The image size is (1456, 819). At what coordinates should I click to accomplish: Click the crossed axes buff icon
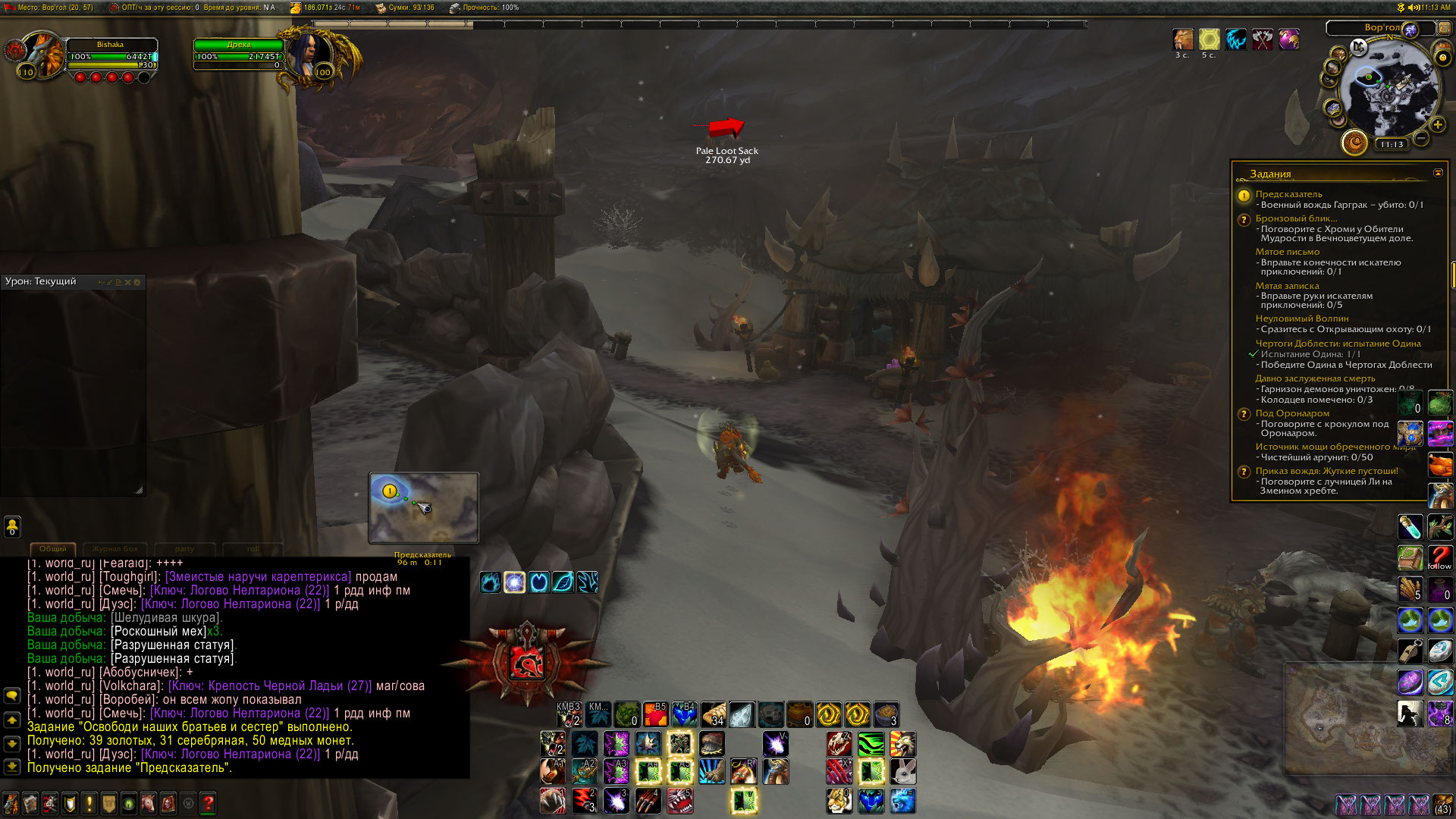coord(1262,39)
